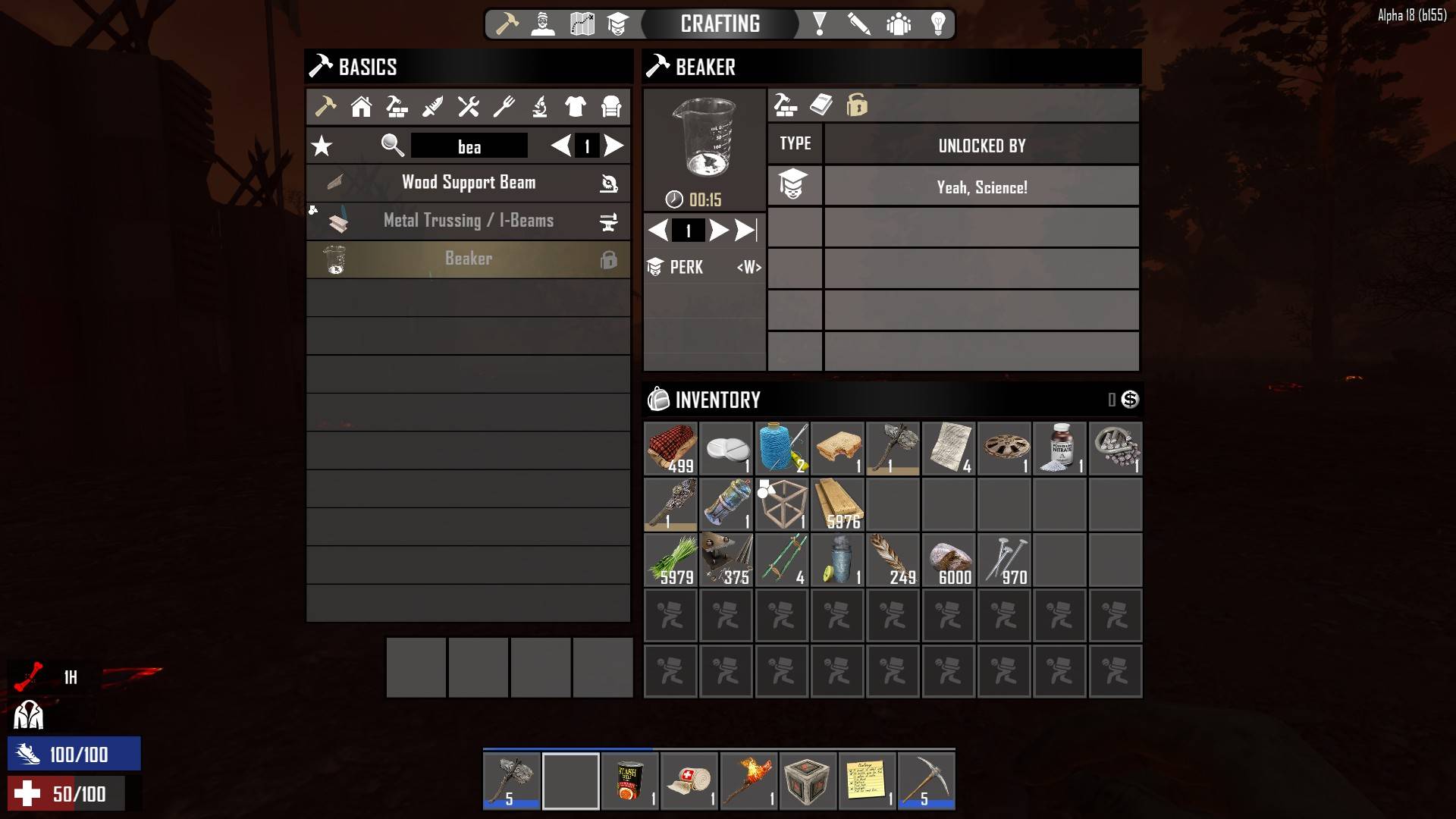
Task: Toggle the favorites star filter
Action: point(322,145)
